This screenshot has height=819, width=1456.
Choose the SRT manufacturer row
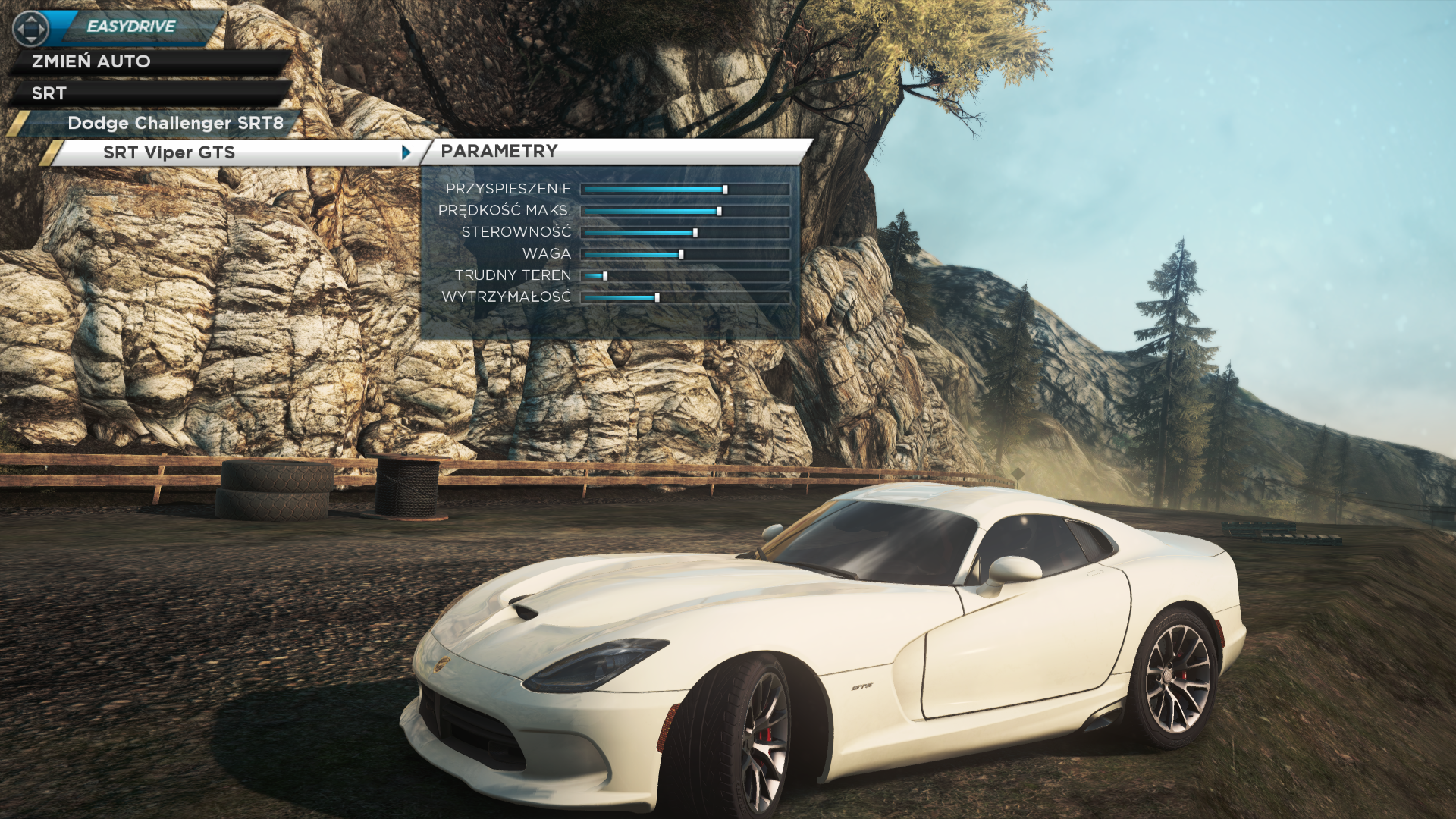point(49,93)
